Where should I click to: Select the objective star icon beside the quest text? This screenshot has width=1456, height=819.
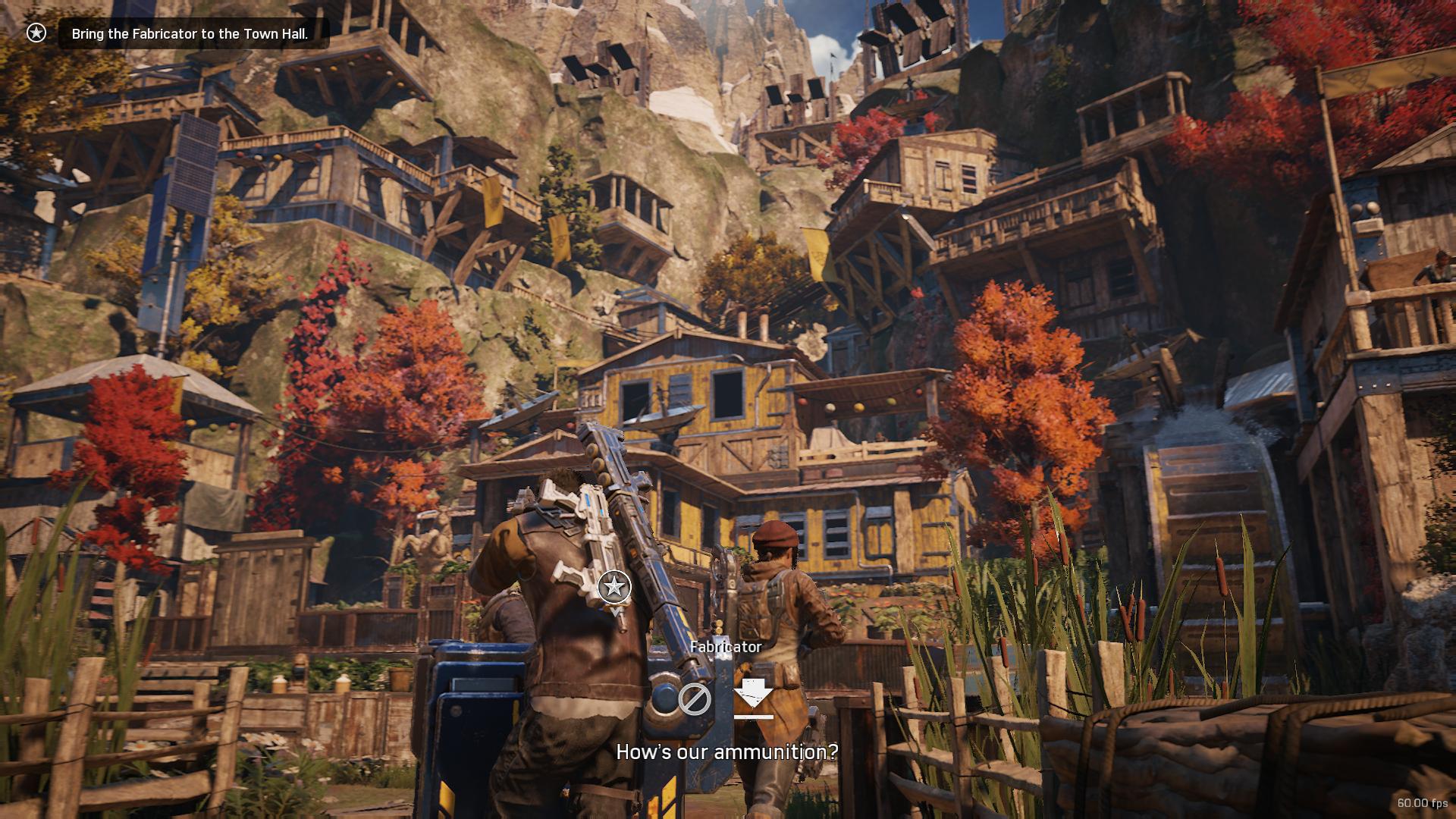pos(36,33)
